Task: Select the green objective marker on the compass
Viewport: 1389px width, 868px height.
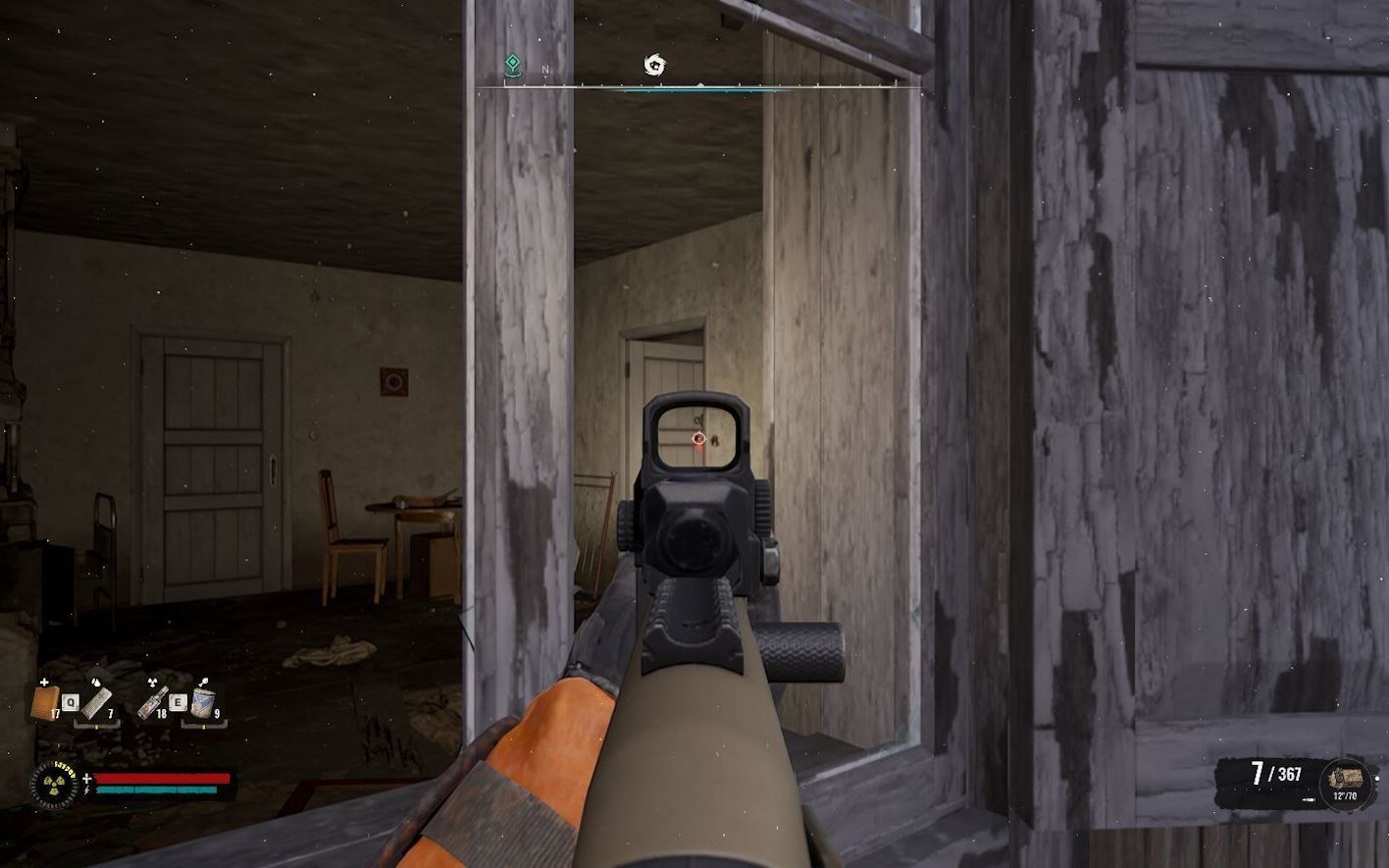Action: click(x=513, y=63)
